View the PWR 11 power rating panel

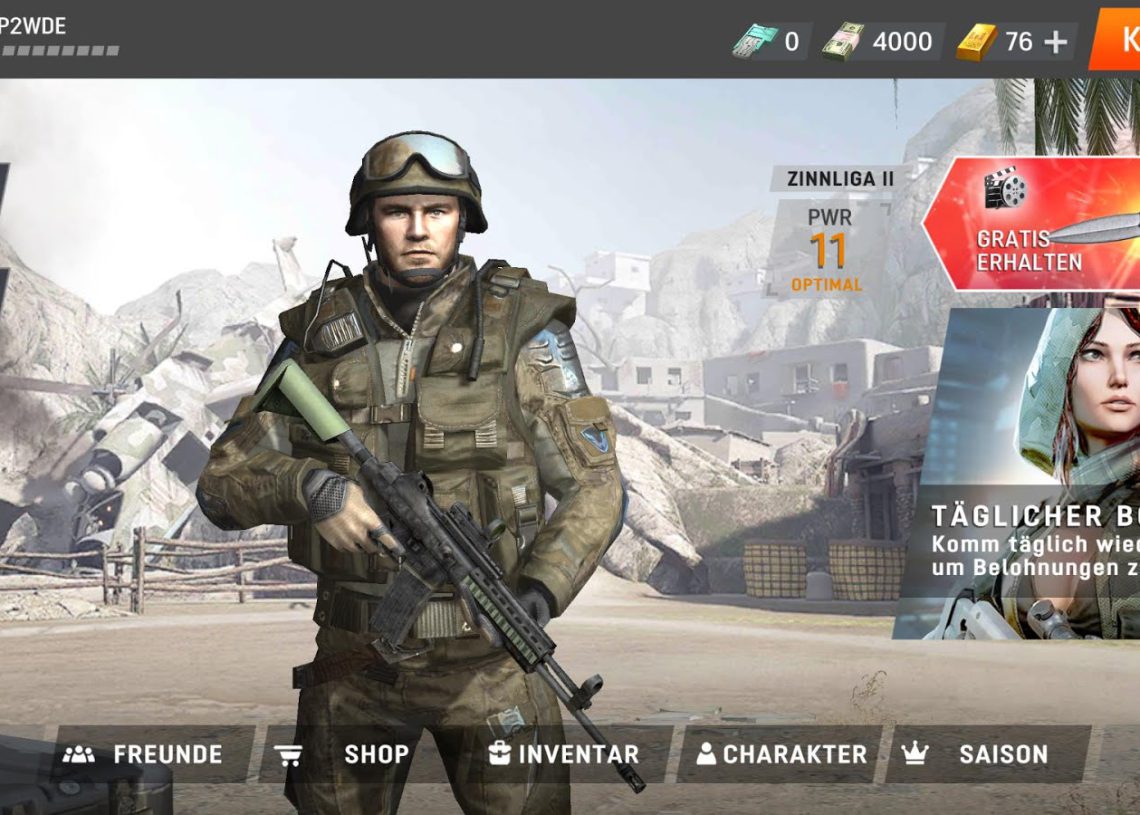tap(826, 248)
